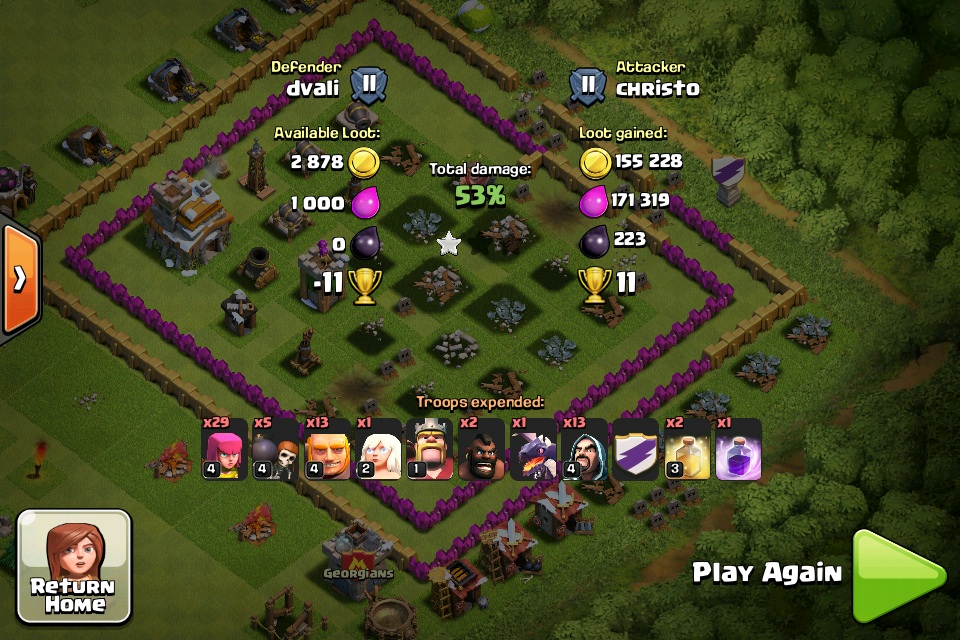Expand the orange side arrow tab
This screenshot has width=960, height=640.
(x=19, y=277)
